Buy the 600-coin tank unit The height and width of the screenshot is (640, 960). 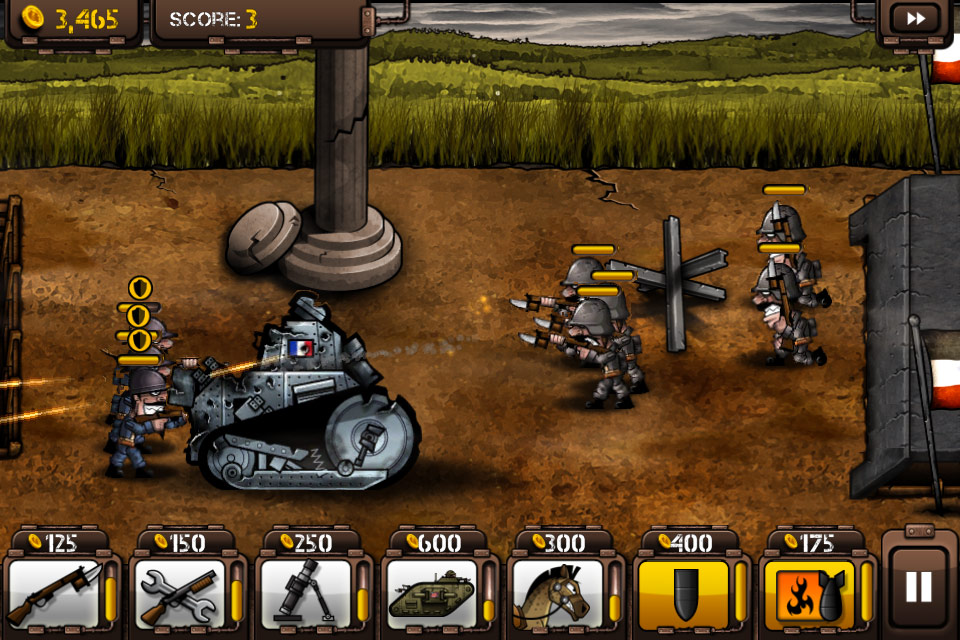[x=432, y=594]
